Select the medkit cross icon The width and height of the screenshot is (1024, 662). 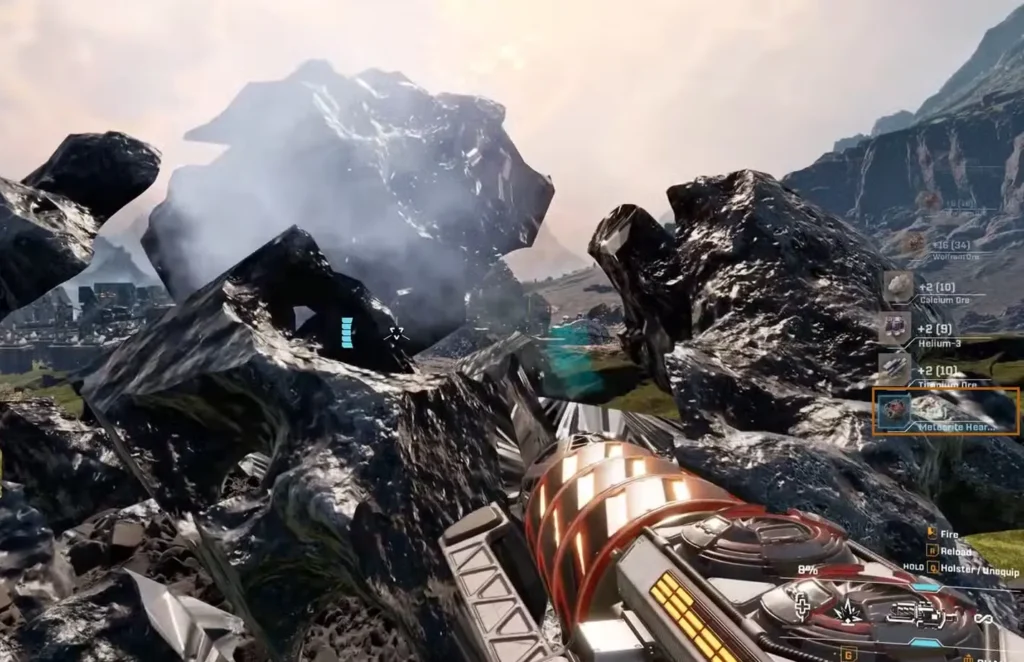[x=802, y=609]
